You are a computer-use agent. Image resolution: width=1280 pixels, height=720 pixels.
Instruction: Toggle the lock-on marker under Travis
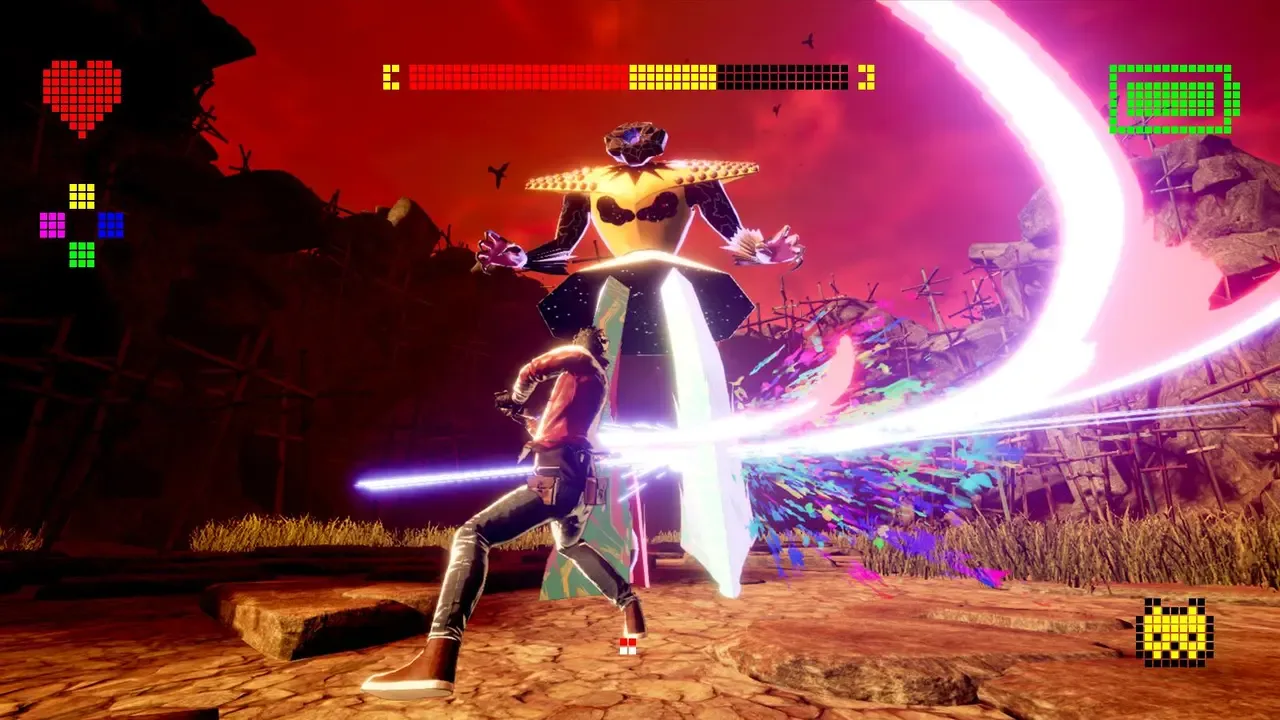pos(627,646)
